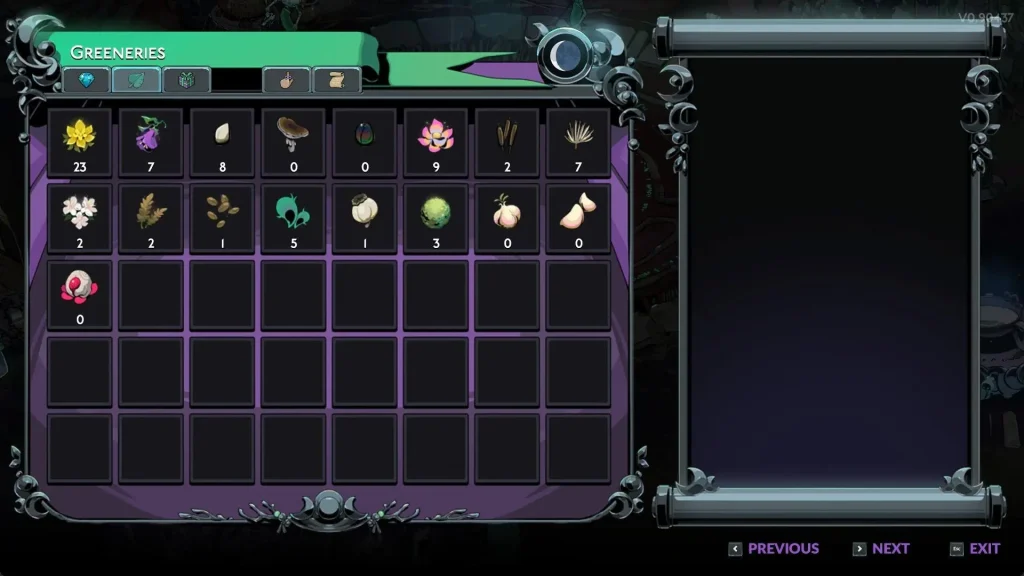Go to the Previous inventory page

click(774, 548)
